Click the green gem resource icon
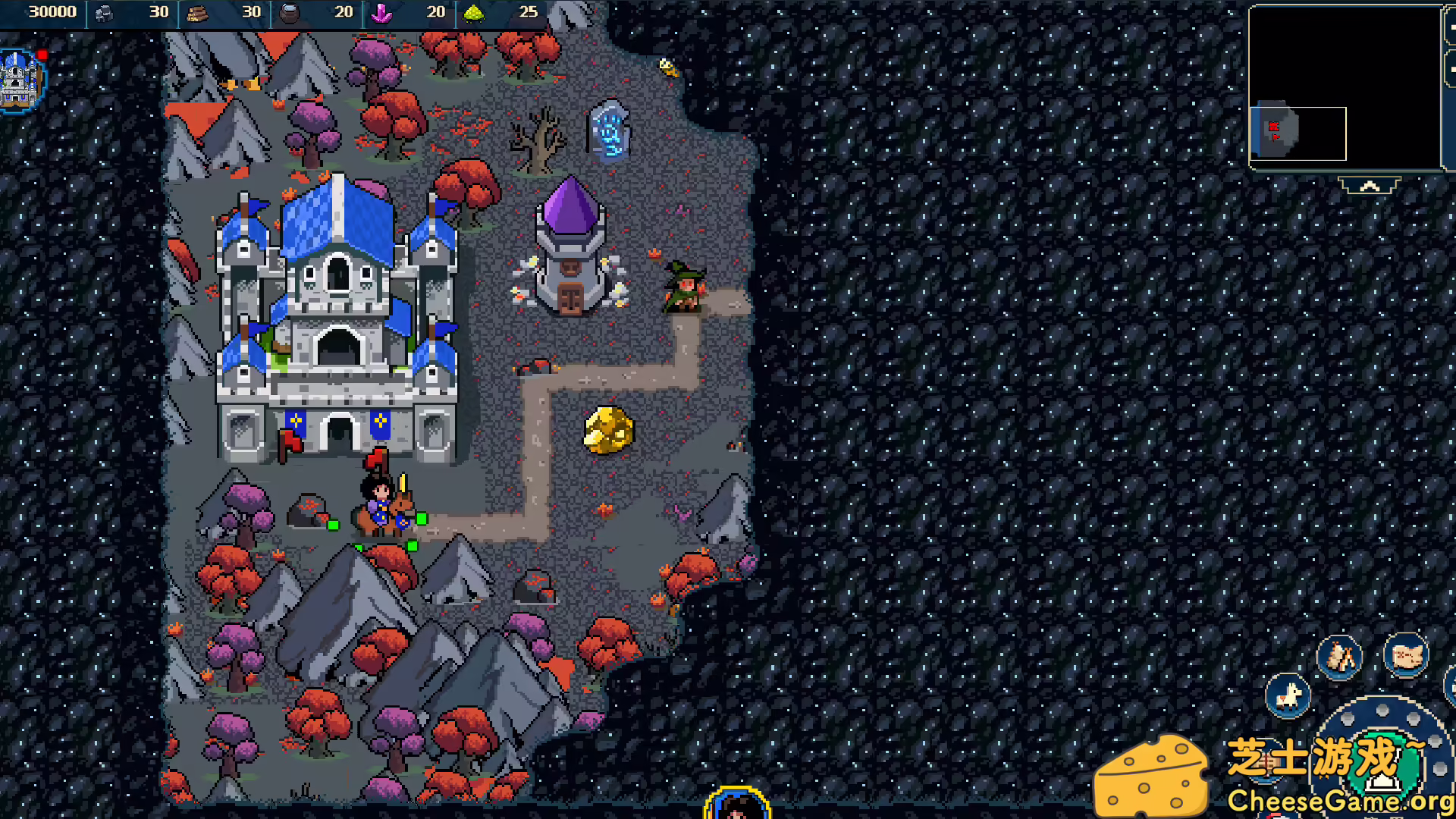The width and height of the screenshot is (1456, 819). point(475,12)
